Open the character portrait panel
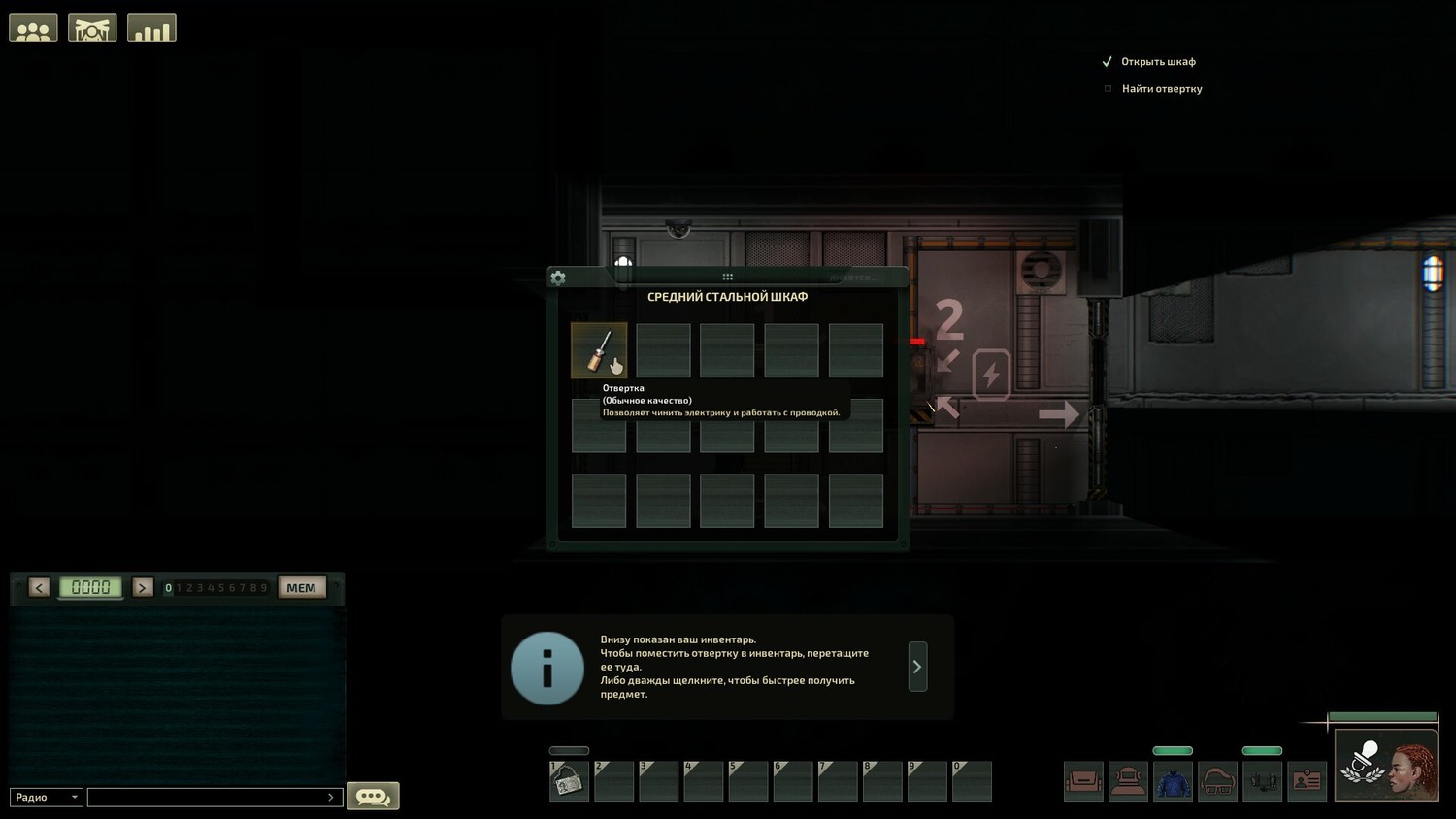Screen dimensions: 1456x819 (x=1386, y=765)
